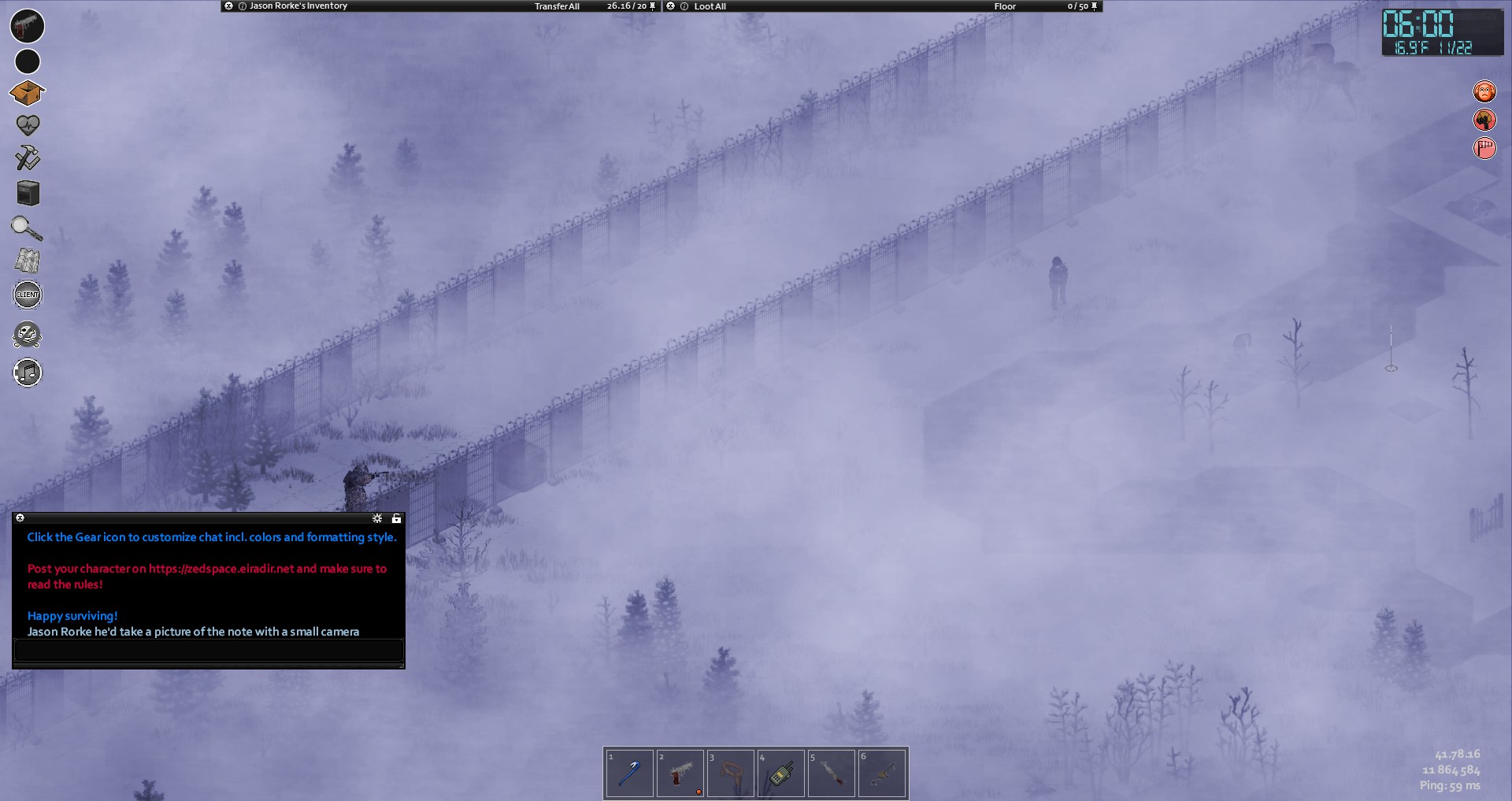Close the chat window

pos(20,517)
